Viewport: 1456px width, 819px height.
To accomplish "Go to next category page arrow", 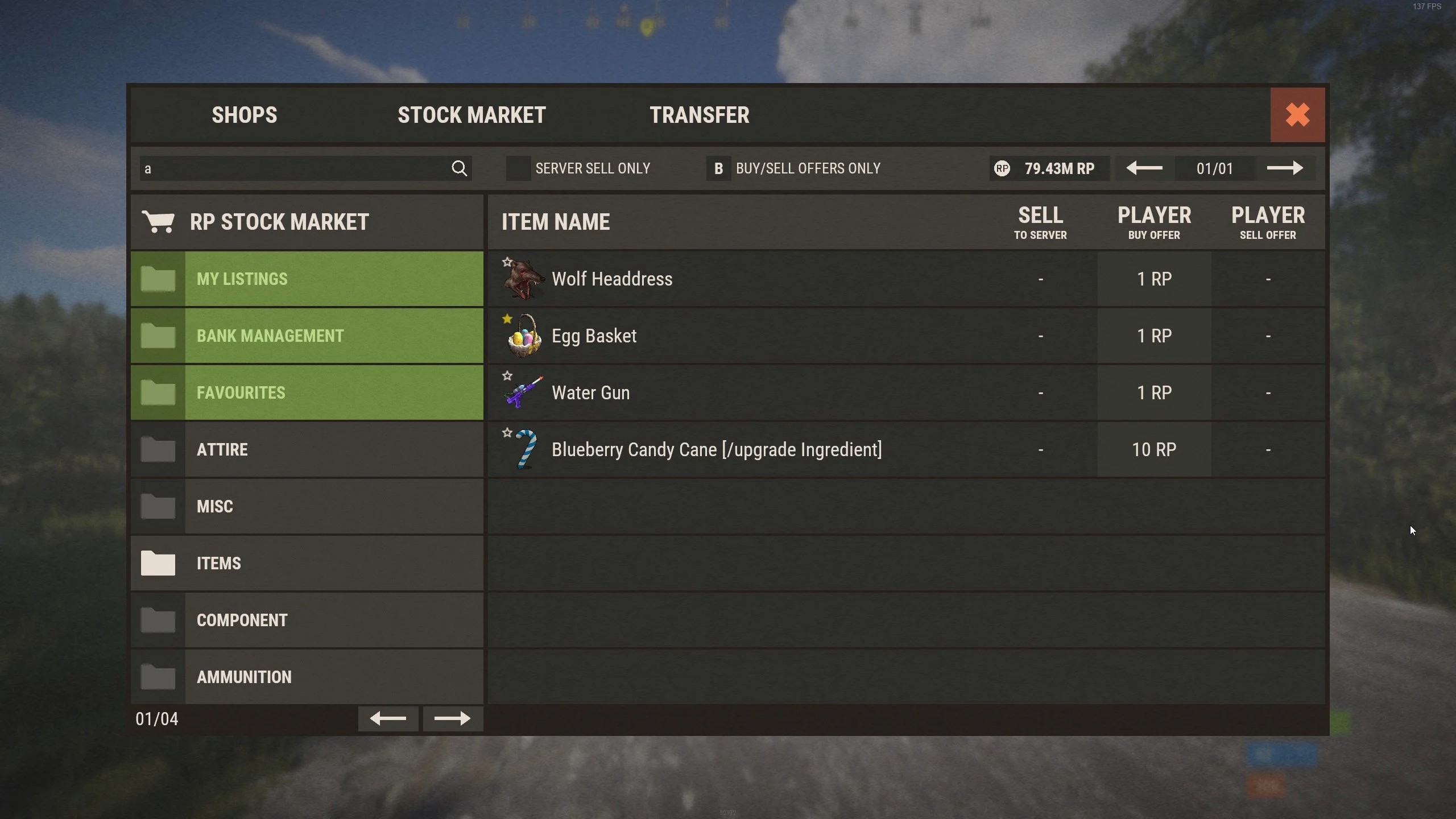I will [452, 719].
